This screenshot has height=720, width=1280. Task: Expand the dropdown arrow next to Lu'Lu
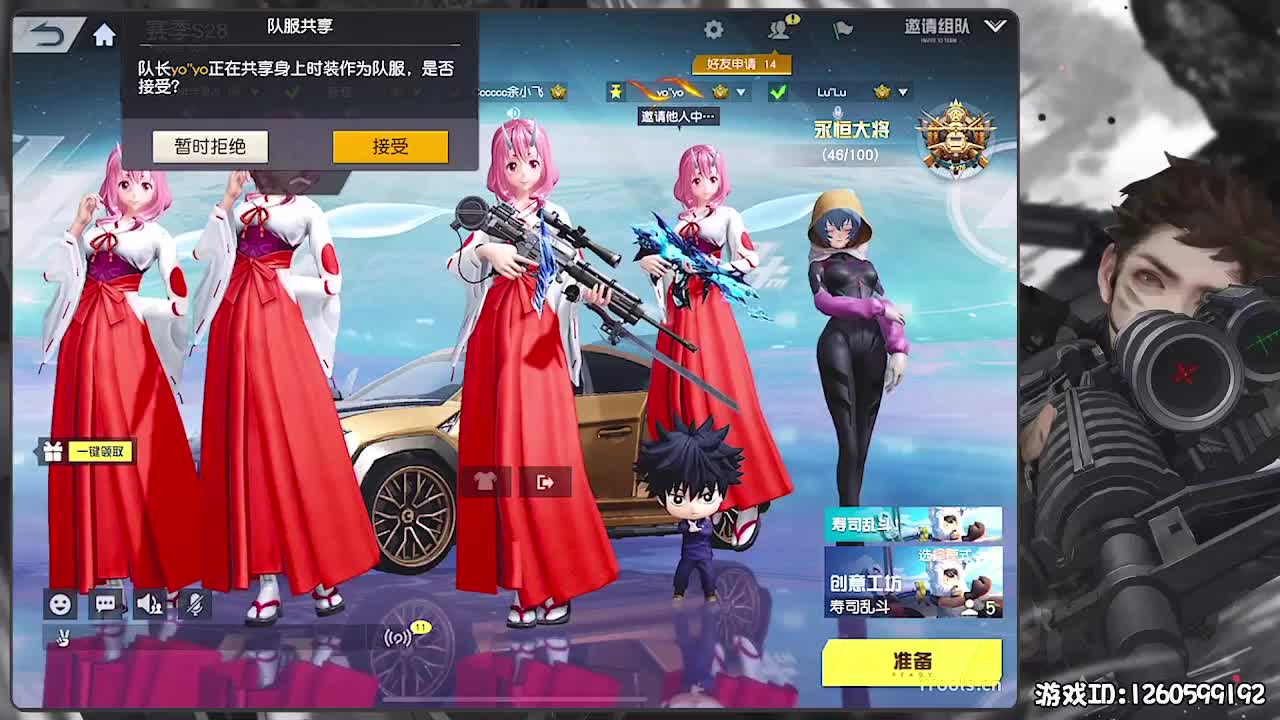tap(905, 91)
